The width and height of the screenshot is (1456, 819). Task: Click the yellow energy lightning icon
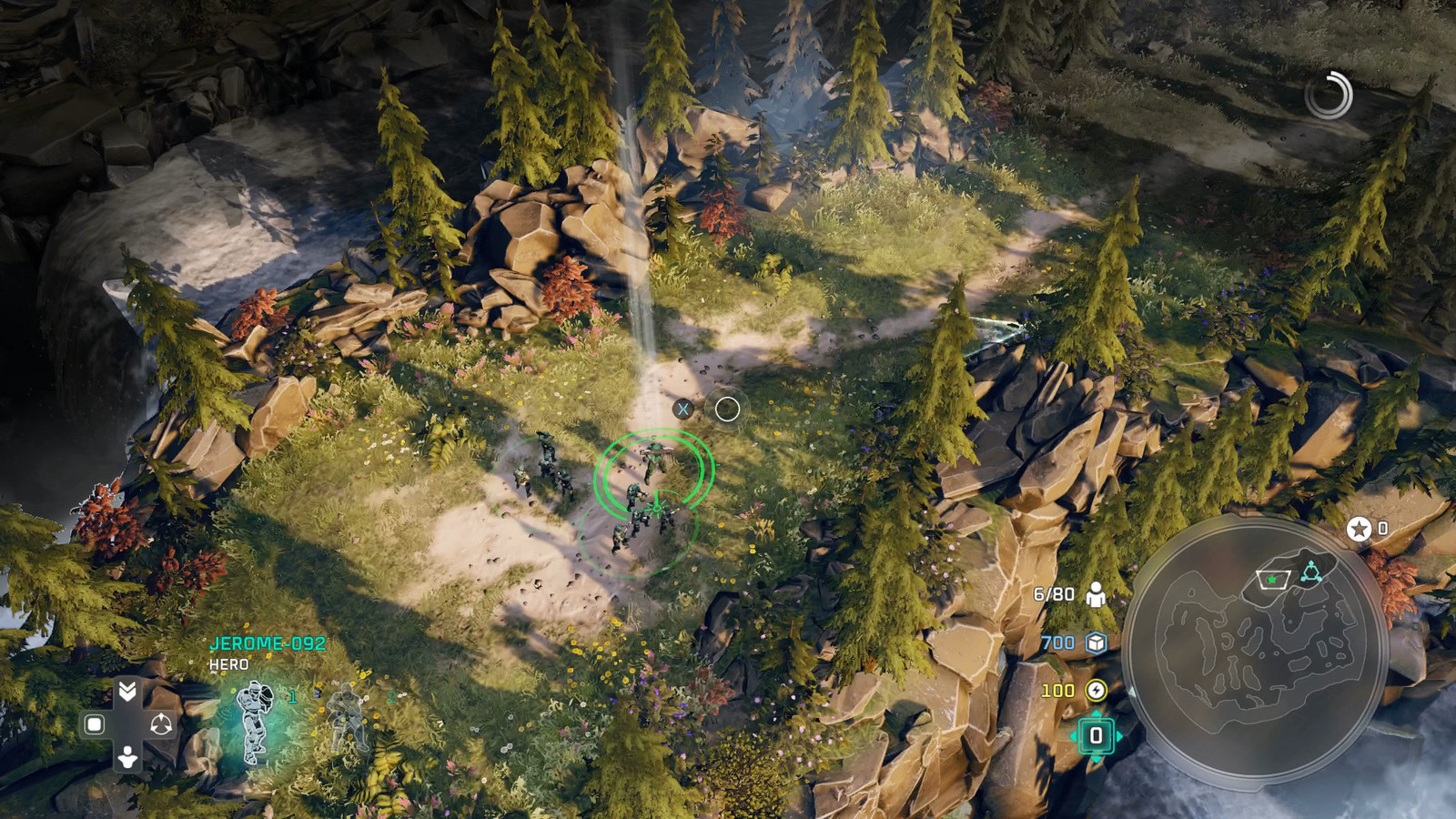1097,689
